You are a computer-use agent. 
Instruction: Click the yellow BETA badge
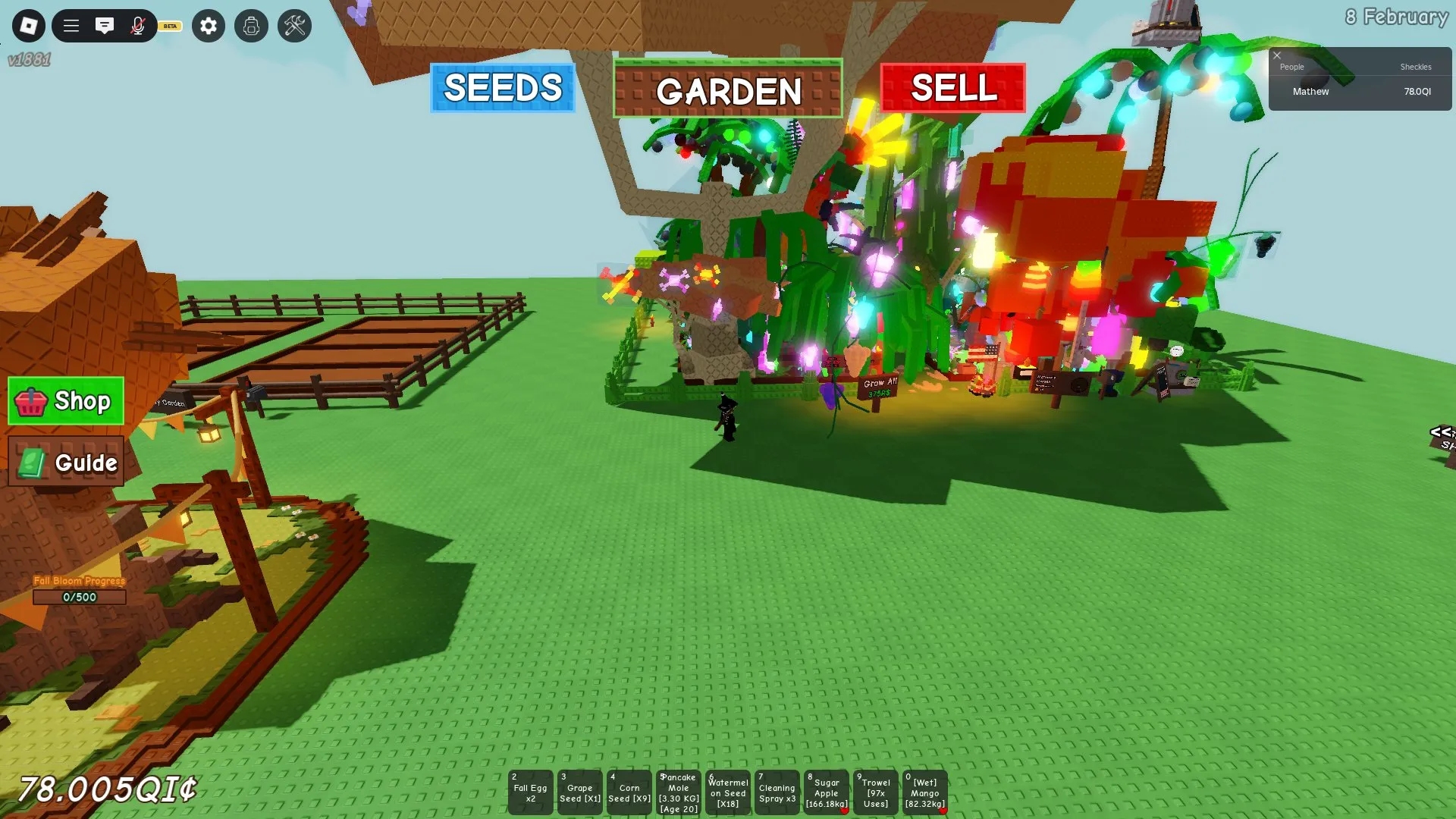[x=168, y=25]
